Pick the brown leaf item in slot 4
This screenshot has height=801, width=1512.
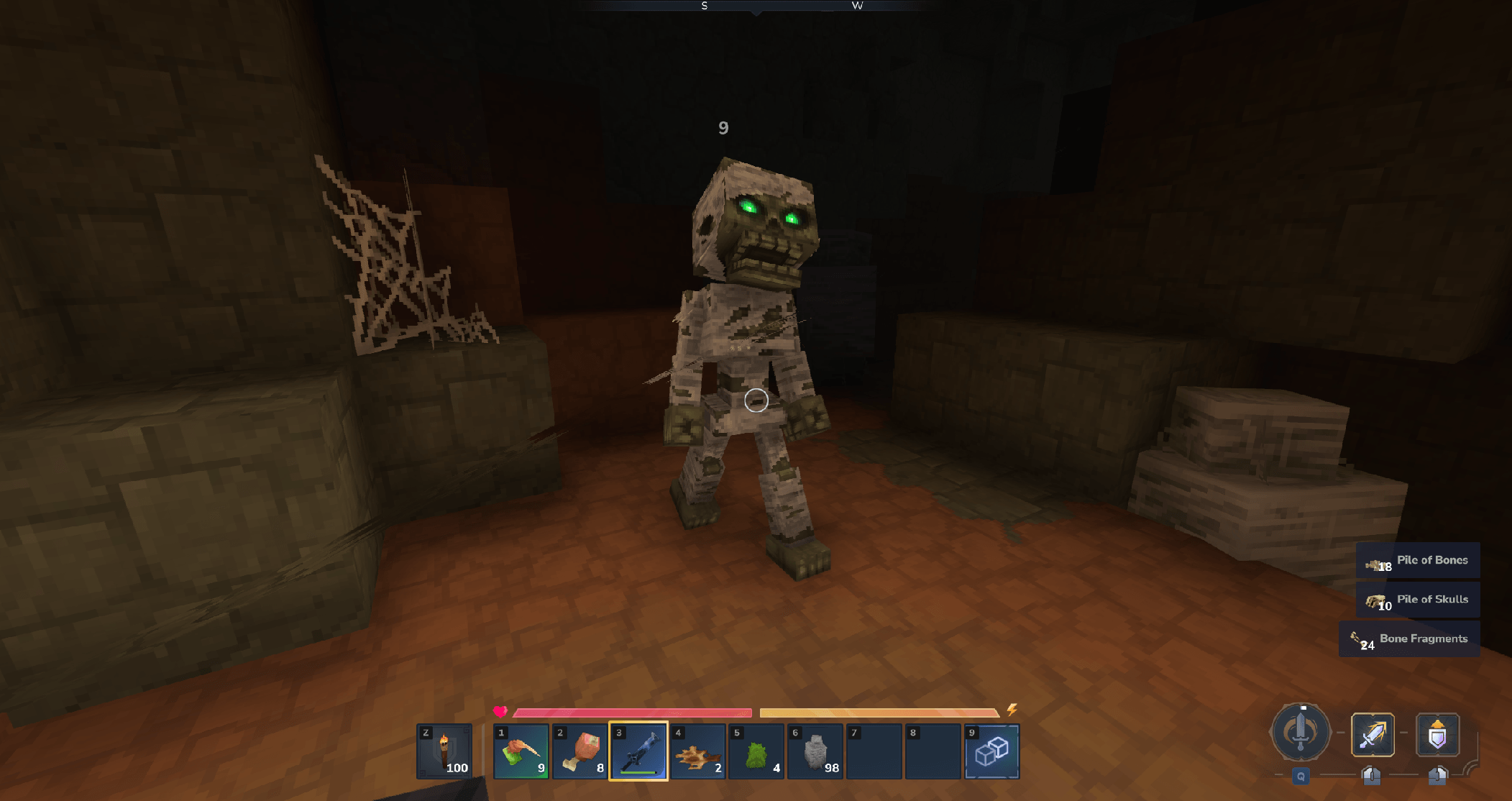point(697,751)
